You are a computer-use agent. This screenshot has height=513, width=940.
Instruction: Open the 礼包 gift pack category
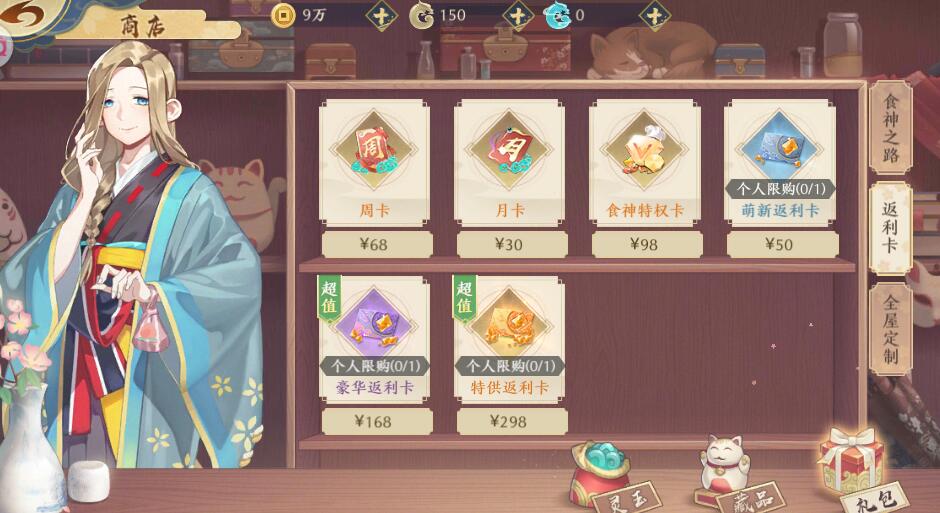(x=855, y=472)
